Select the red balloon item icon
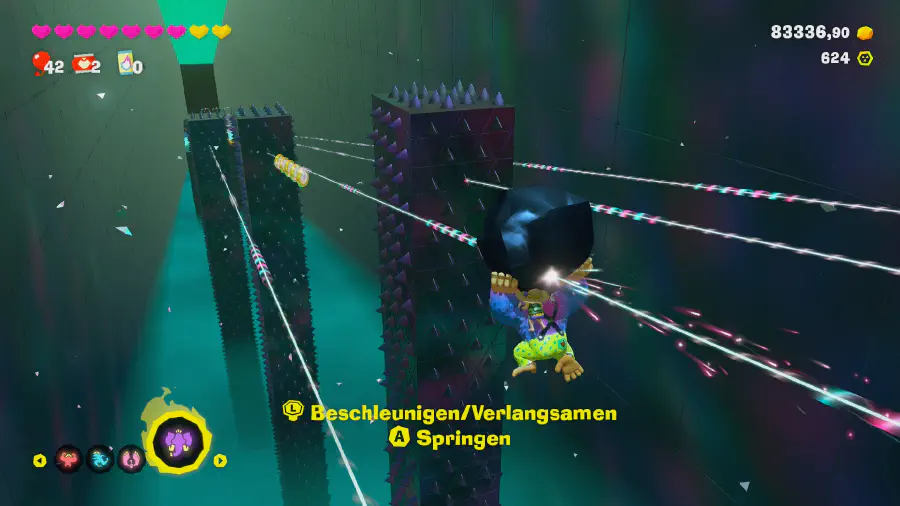The height and width of the screenshot is (506, 900). point(39,63)
